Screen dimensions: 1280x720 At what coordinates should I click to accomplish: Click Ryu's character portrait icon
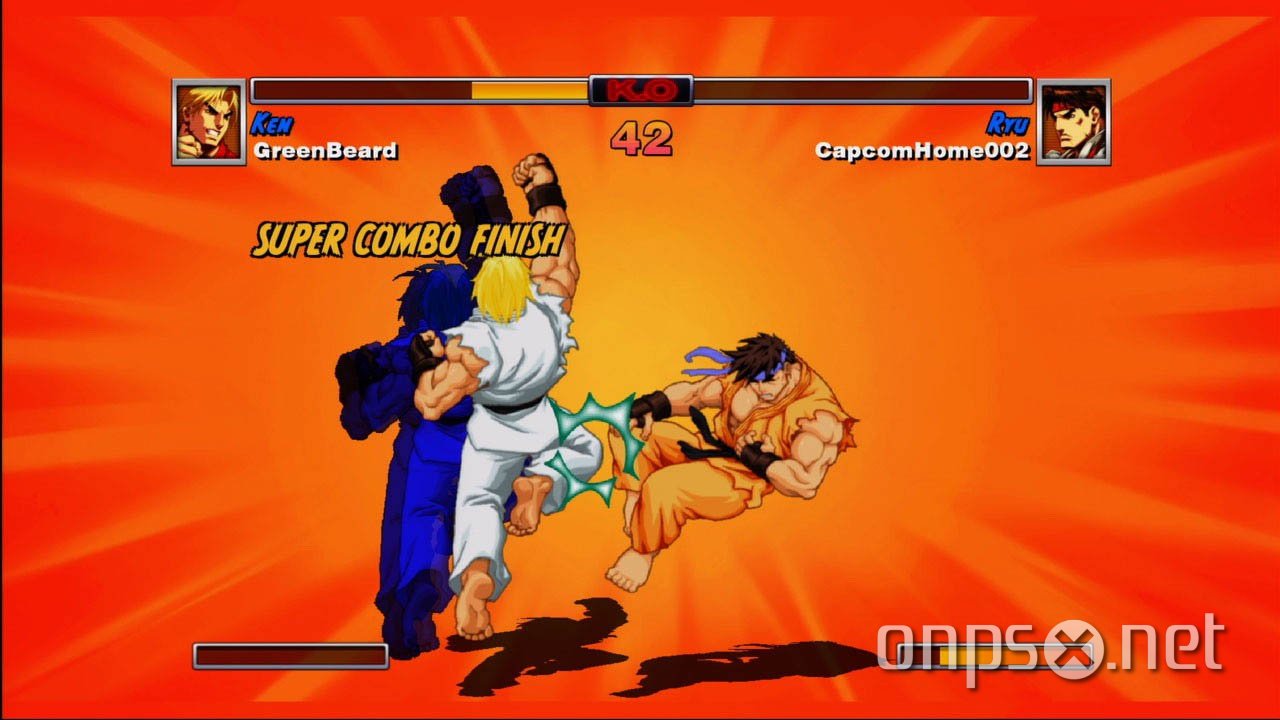(x=1075, y=122)
